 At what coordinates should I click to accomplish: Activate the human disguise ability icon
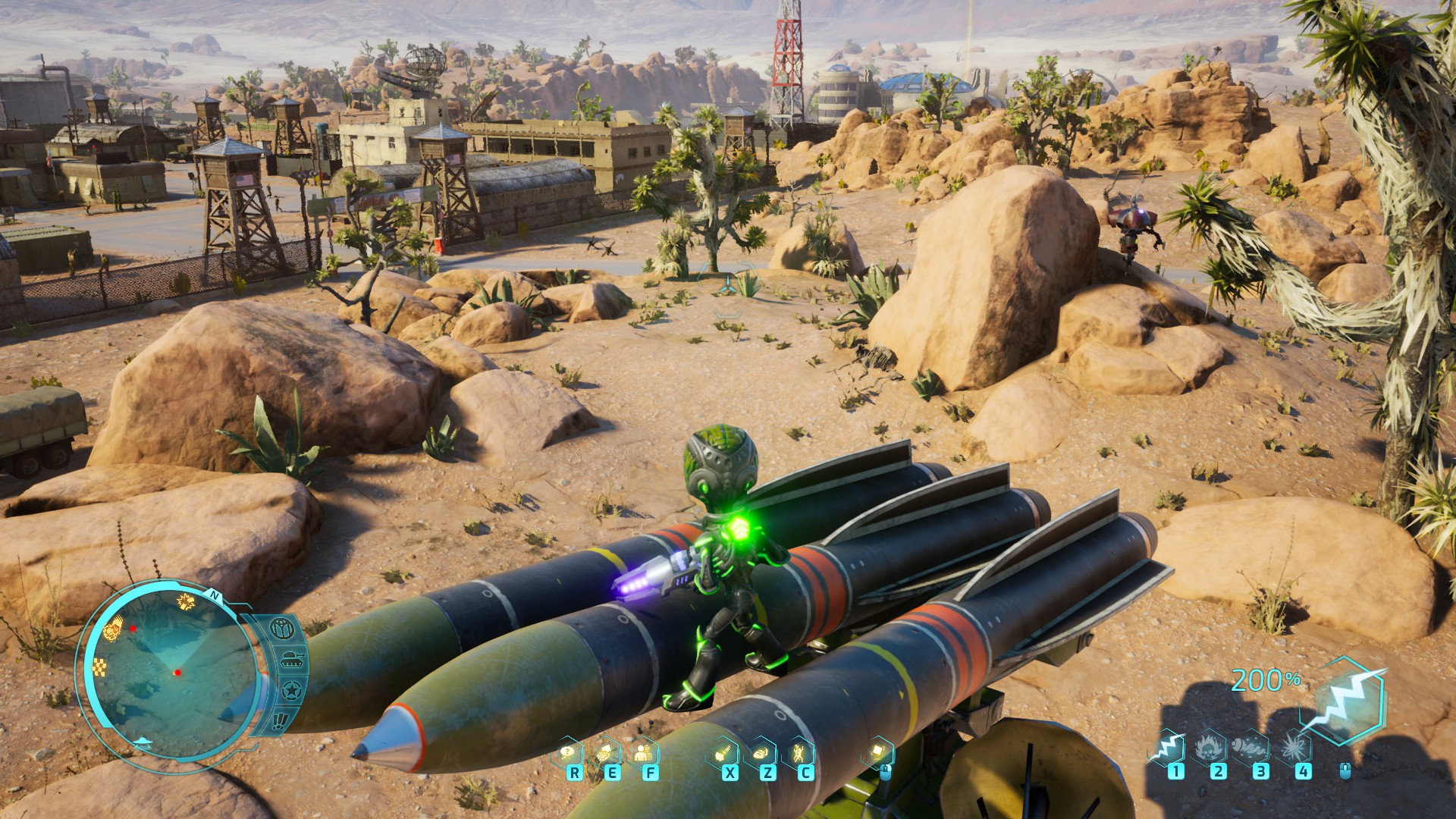[643, 753]
